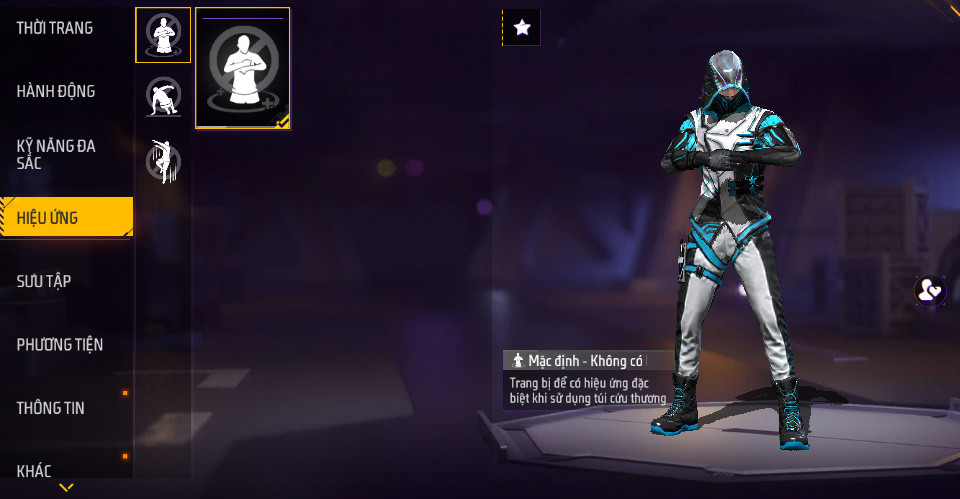This screenshot has width=960, height=499.
Task: Open the Phương Tiện tab
Action: [61, 345]
